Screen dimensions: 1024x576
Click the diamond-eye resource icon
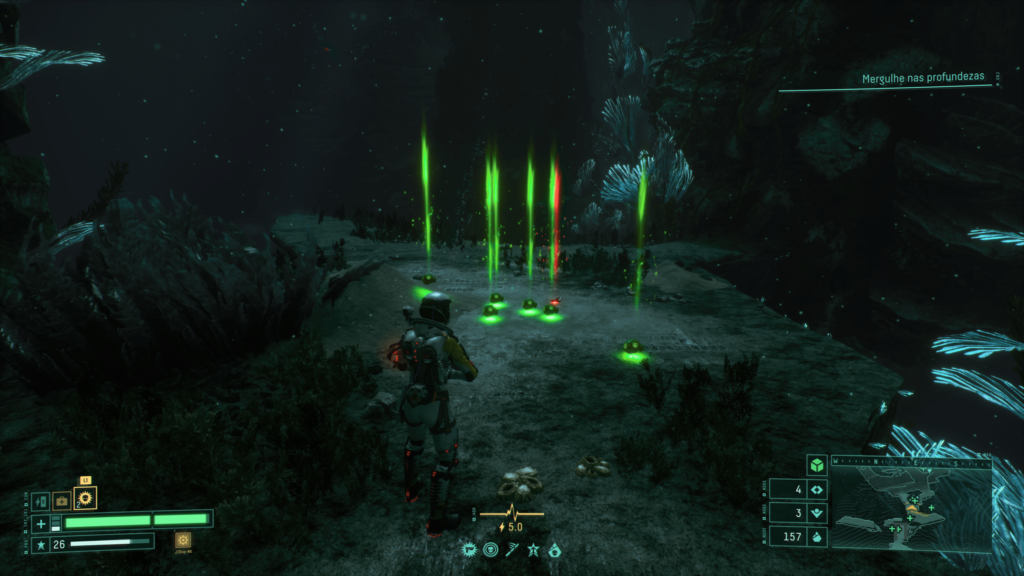[x=816, y=490]
